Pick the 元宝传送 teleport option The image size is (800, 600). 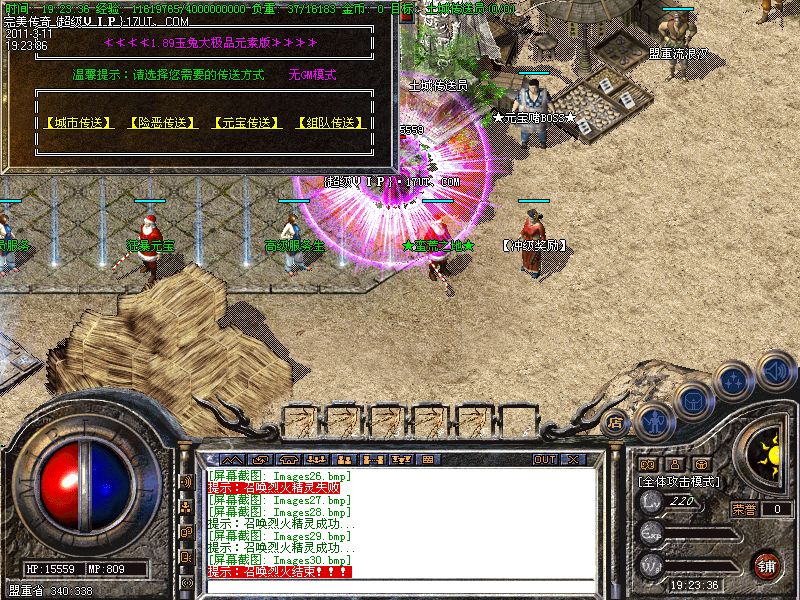click(245, 123)
